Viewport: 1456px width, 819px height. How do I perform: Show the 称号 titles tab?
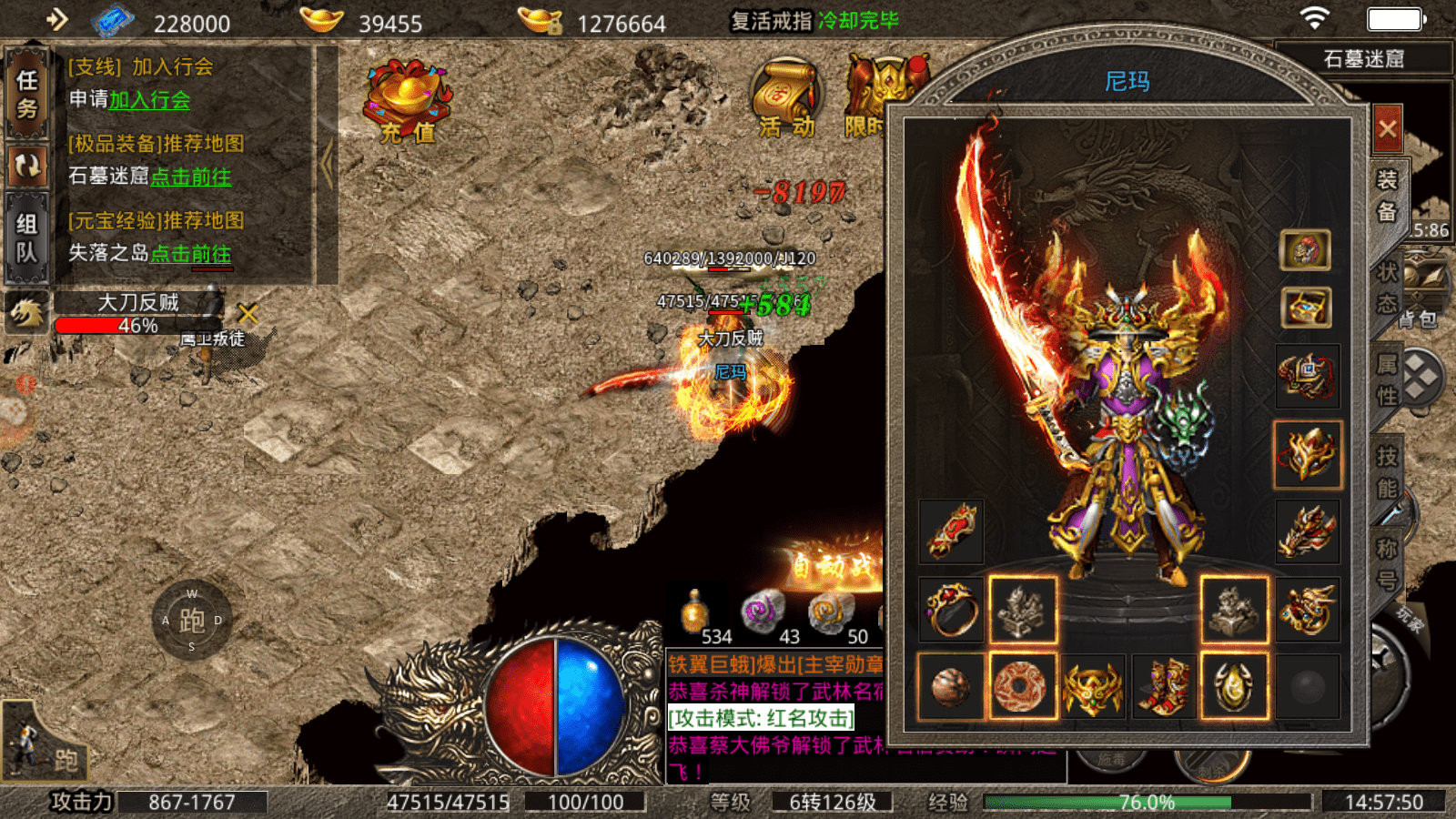tap(1386, 564)
